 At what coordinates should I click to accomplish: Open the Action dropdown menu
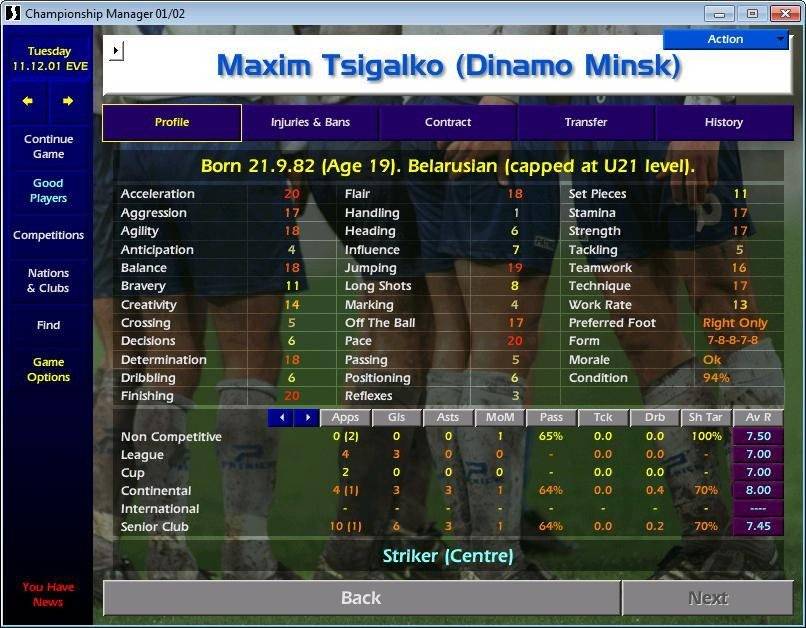pos(726,39)
